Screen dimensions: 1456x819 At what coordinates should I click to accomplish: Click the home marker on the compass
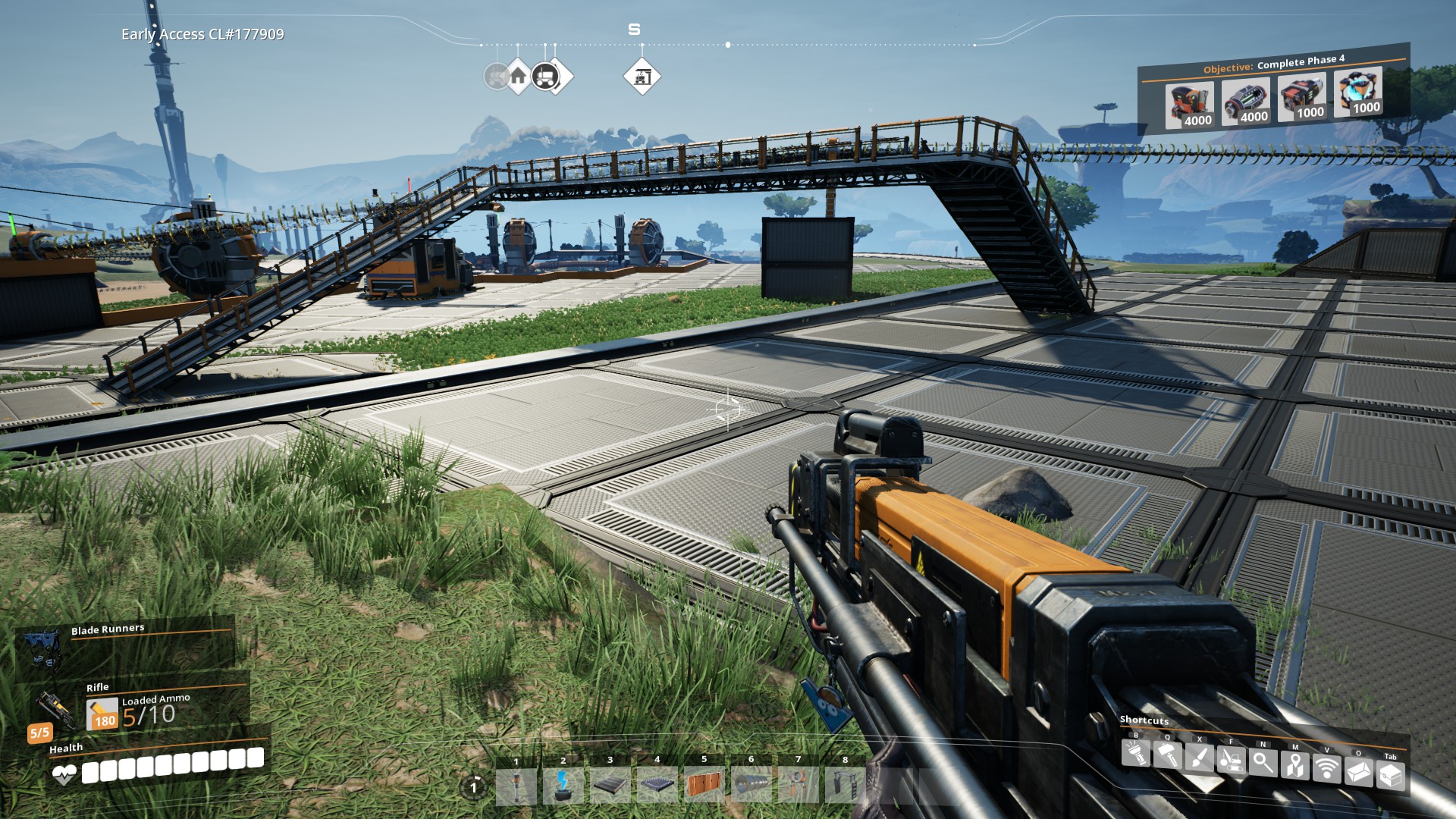pyautogui.click(x=518, y=76)
